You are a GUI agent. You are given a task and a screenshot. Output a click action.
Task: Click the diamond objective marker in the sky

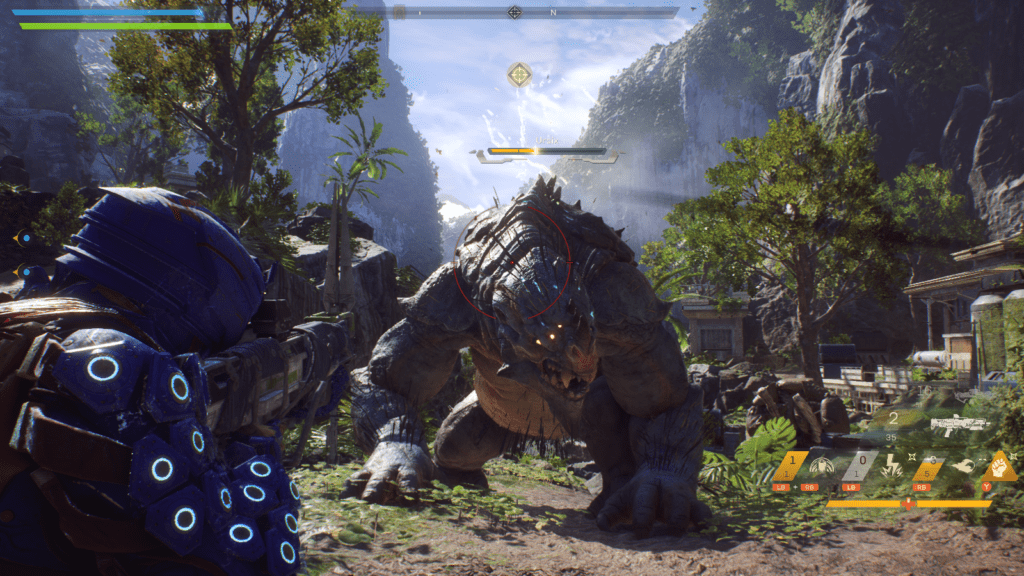click(519, 74)
